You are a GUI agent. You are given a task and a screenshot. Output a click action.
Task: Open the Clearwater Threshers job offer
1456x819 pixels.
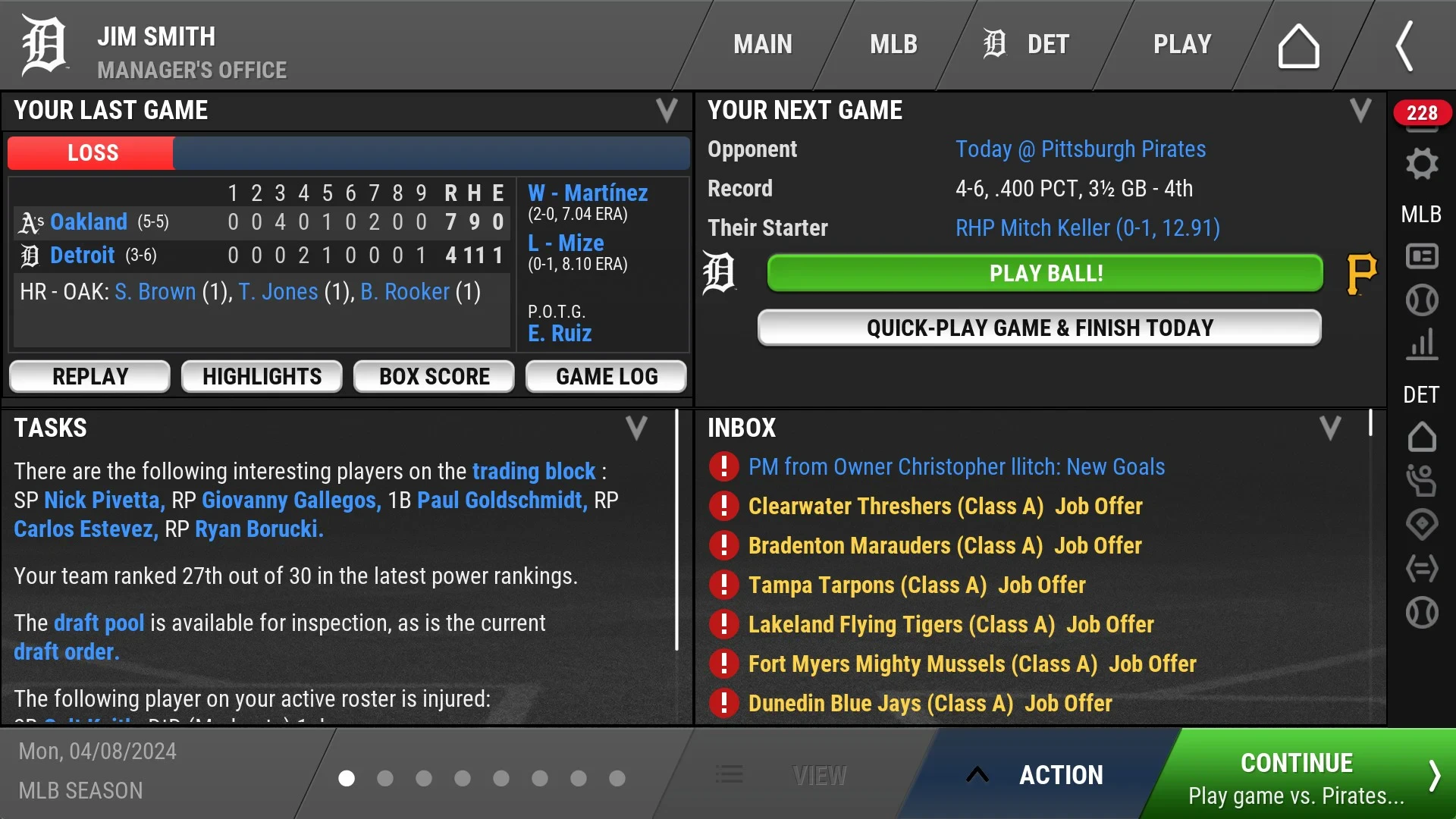[945, 507]
